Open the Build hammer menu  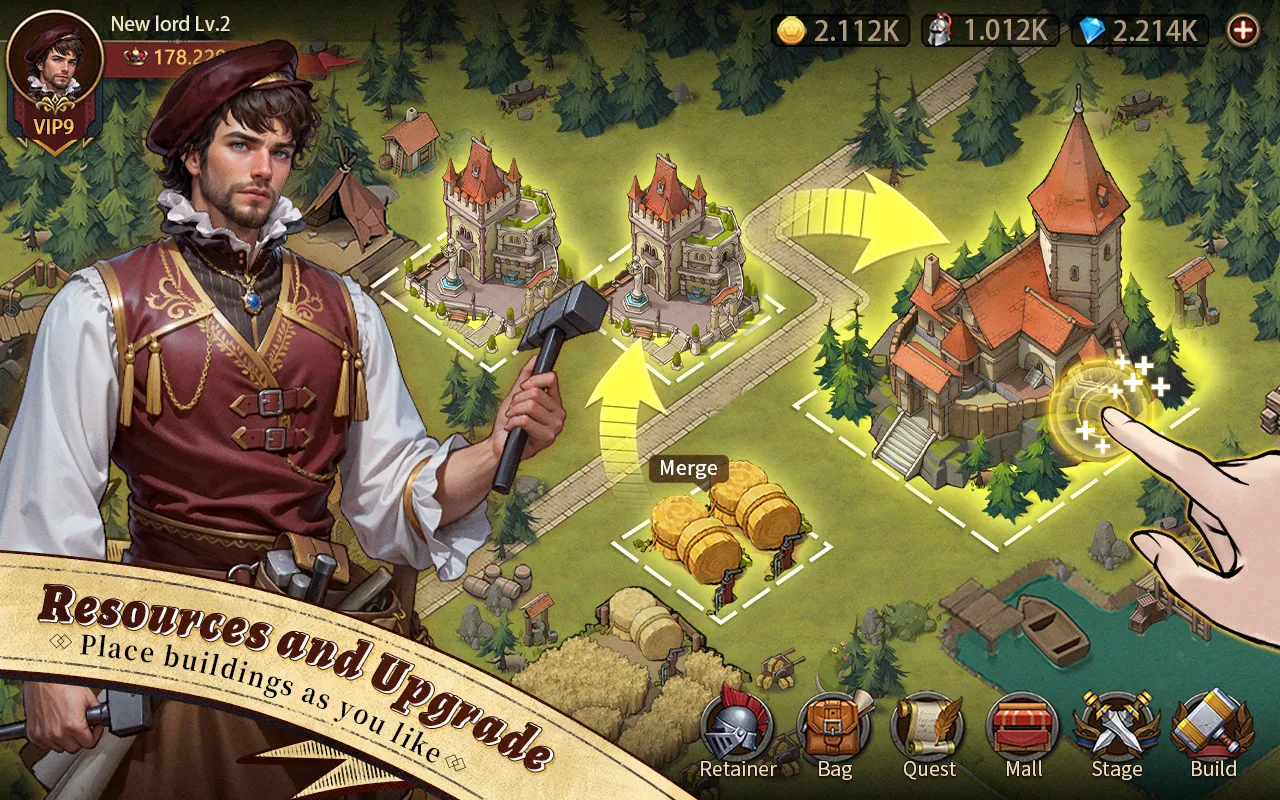pos(1212,728)
